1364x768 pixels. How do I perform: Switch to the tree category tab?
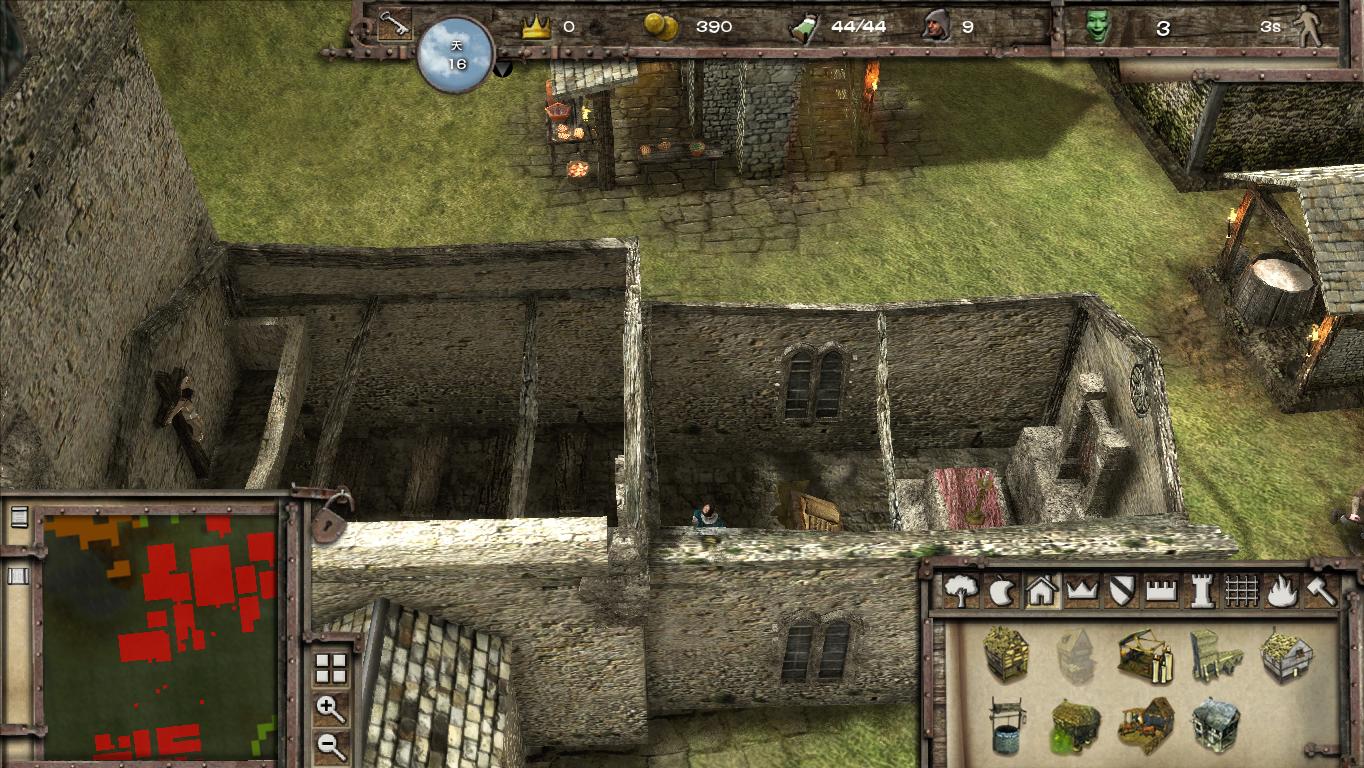[x=961, y=591]
